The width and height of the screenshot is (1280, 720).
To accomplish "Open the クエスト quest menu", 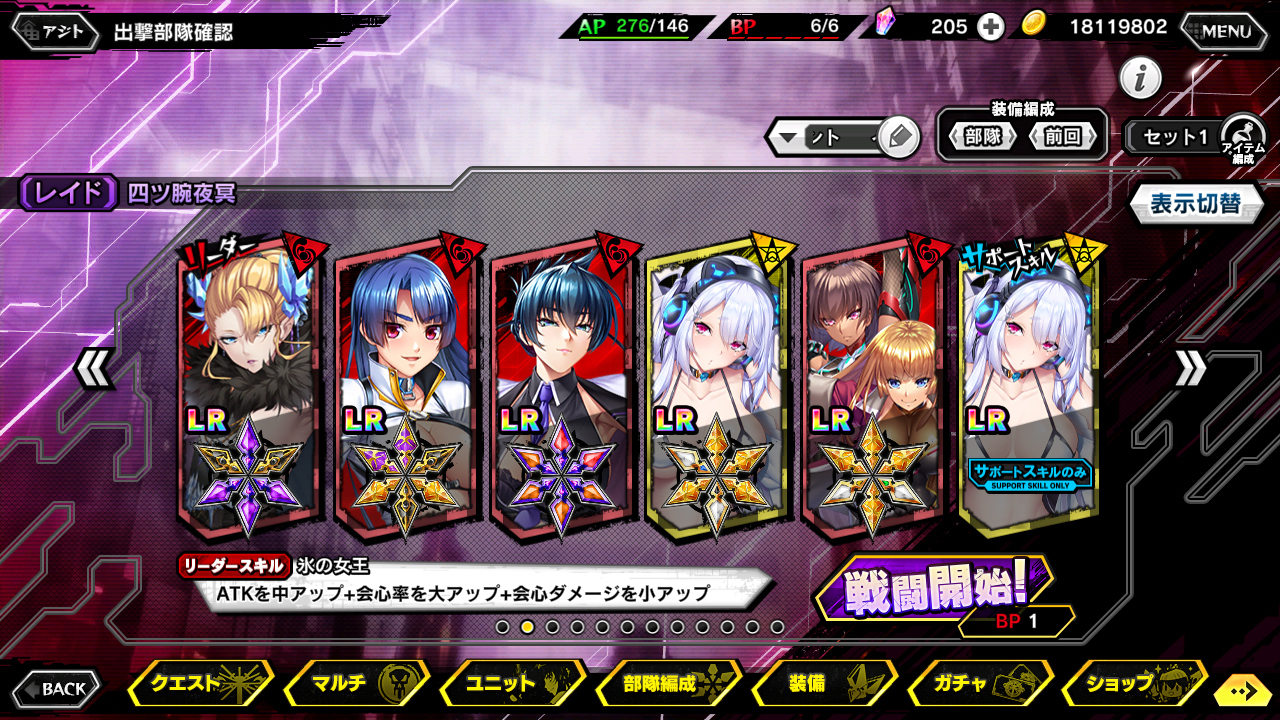I will tap(200, 685).
